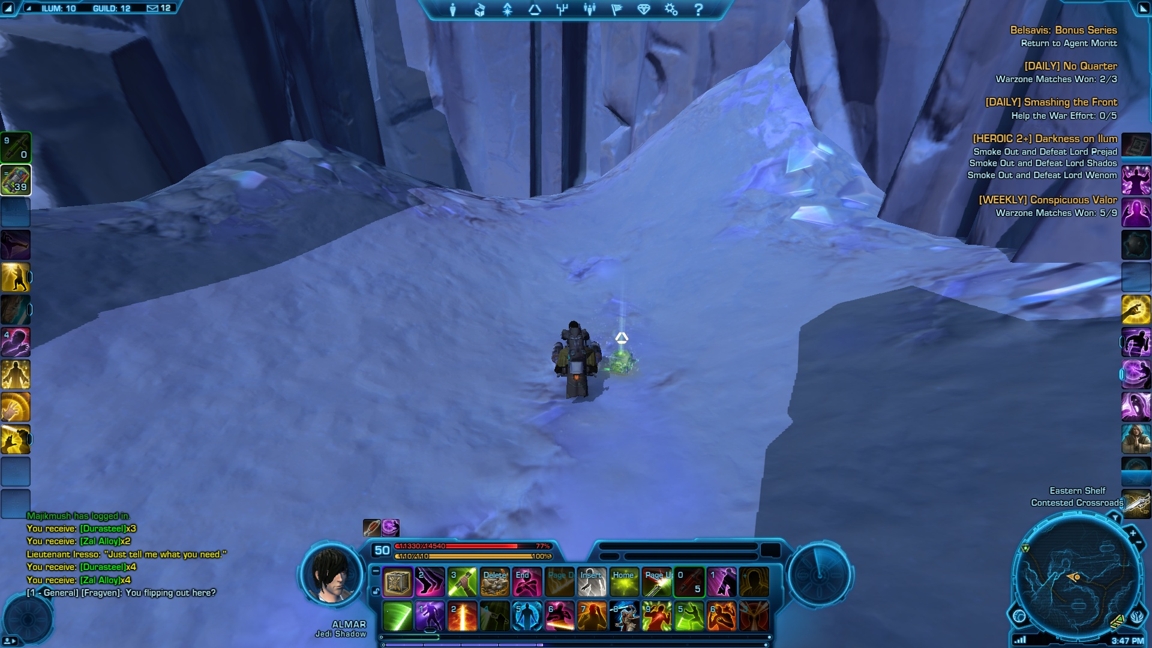
Task: Open the diamond-shaped store icon
Action: click(643, 10)
